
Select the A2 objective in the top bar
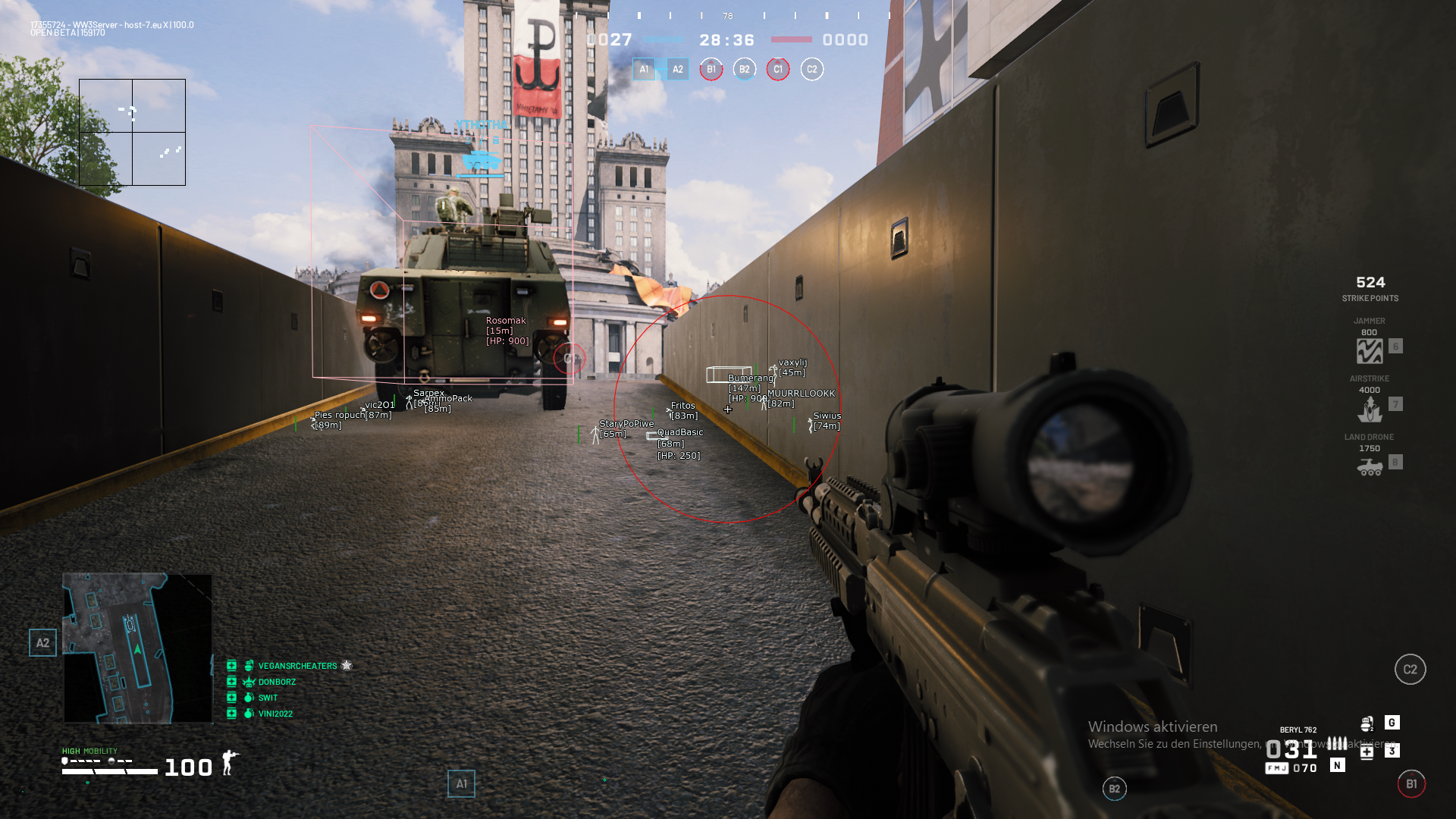coord(677,70)
